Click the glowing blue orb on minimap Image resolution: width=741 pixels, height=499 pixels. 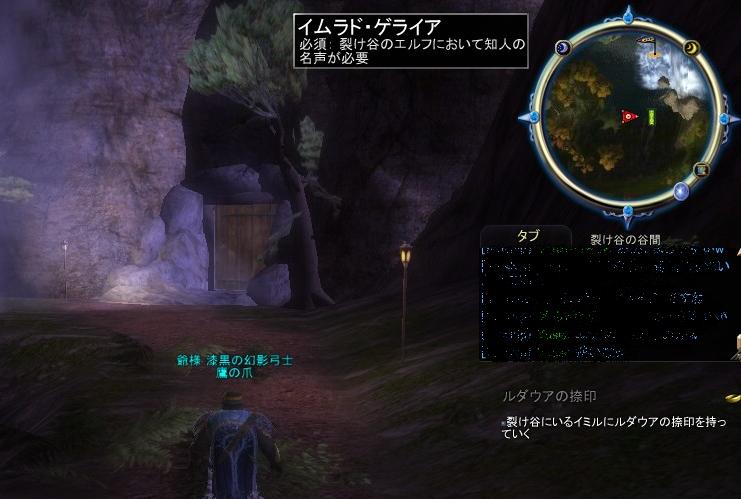click(682, 191)
